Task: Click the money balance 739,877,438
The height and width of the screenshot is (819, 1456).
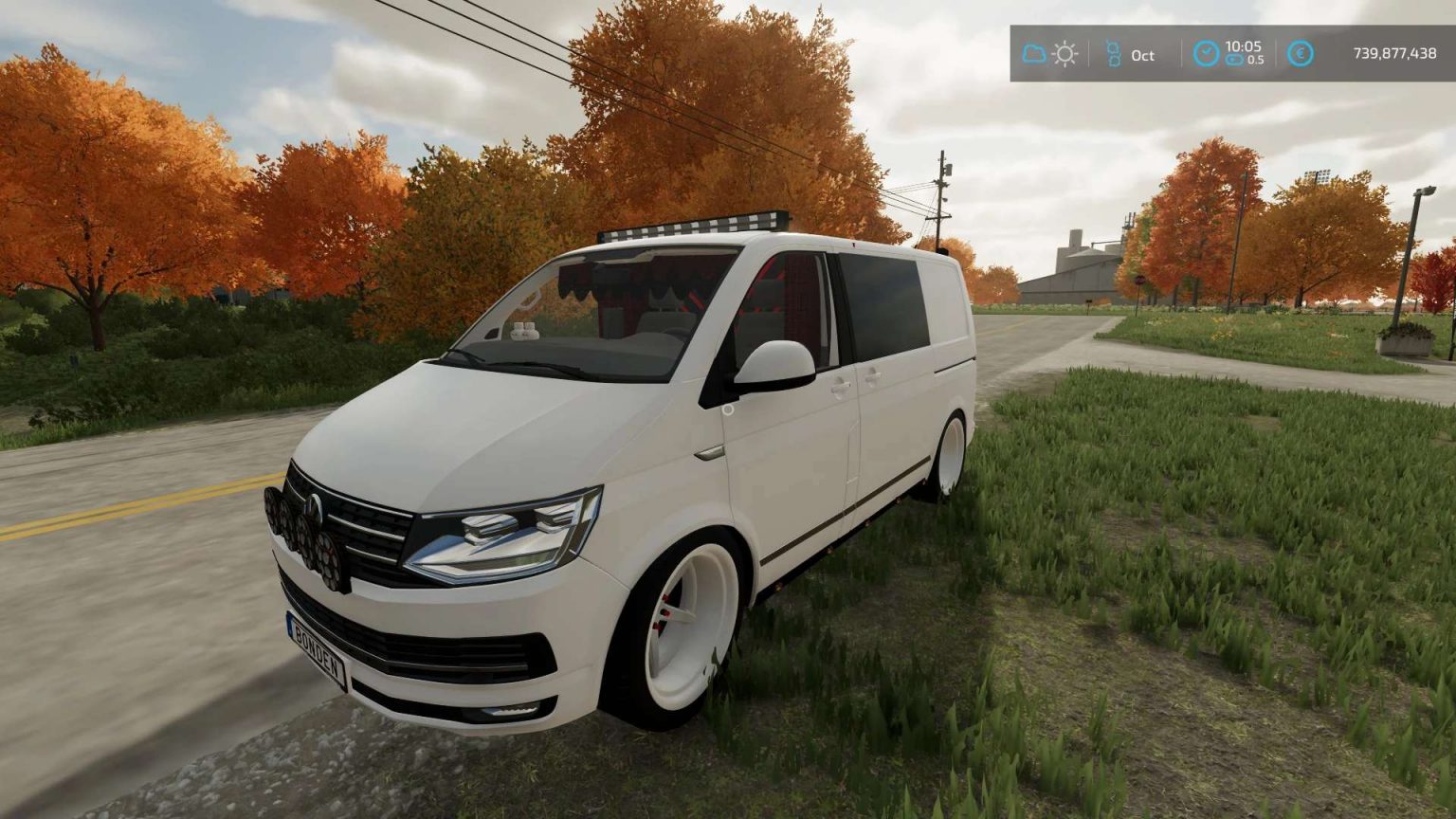Action: [x=1394, y=55]
